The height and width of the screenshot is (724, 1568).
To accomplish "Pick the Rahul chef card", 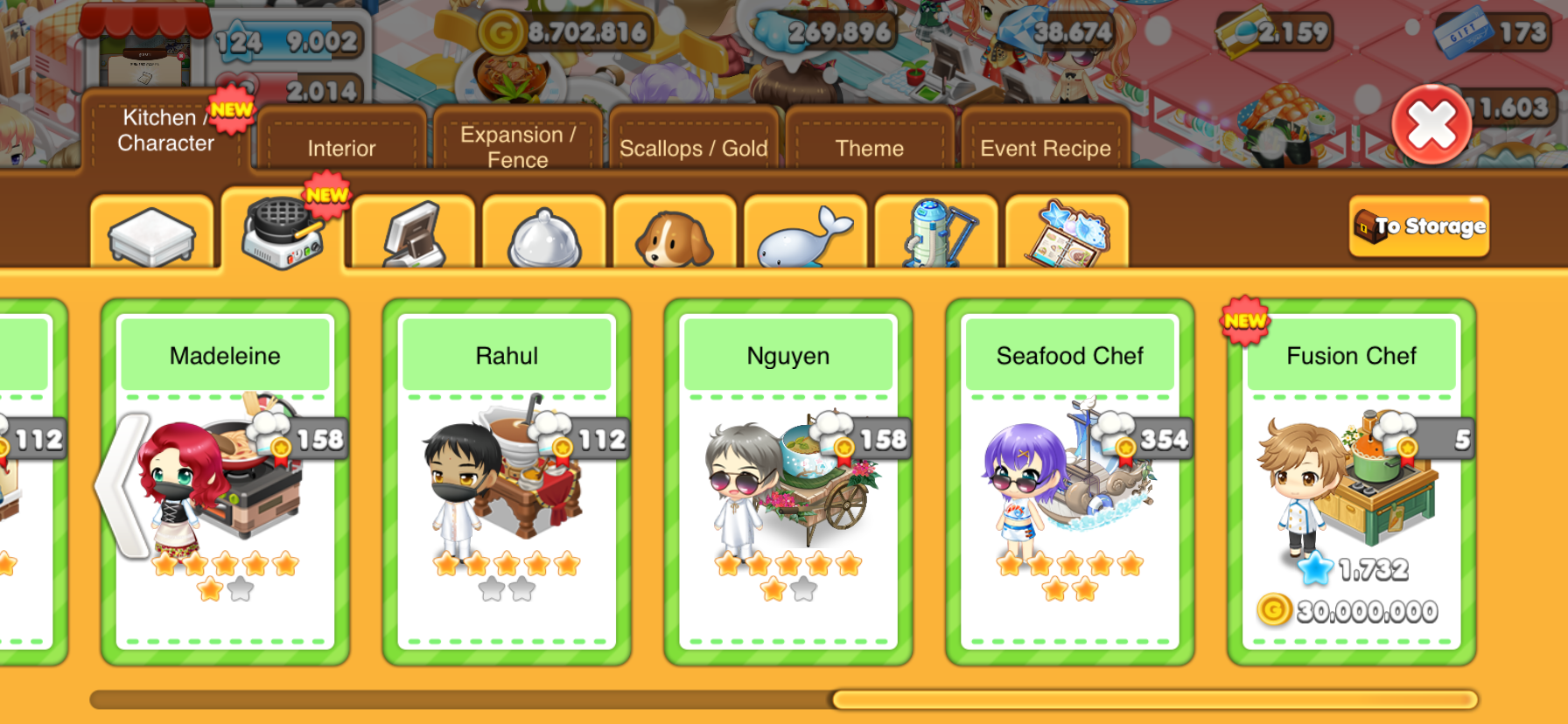I will coord(507,481).
